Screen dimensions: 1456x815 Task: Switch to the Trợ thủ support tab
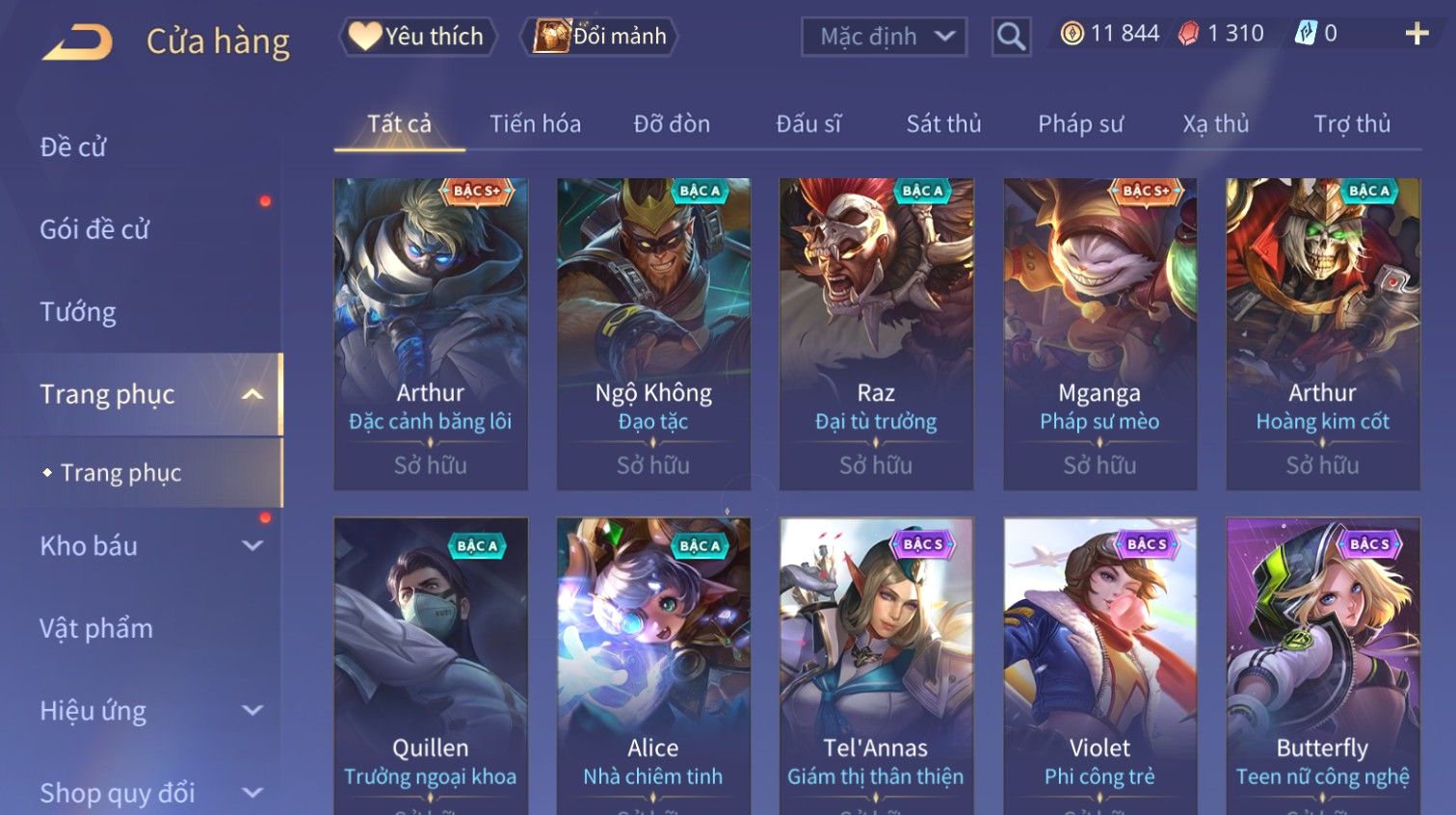(1352, 124)
